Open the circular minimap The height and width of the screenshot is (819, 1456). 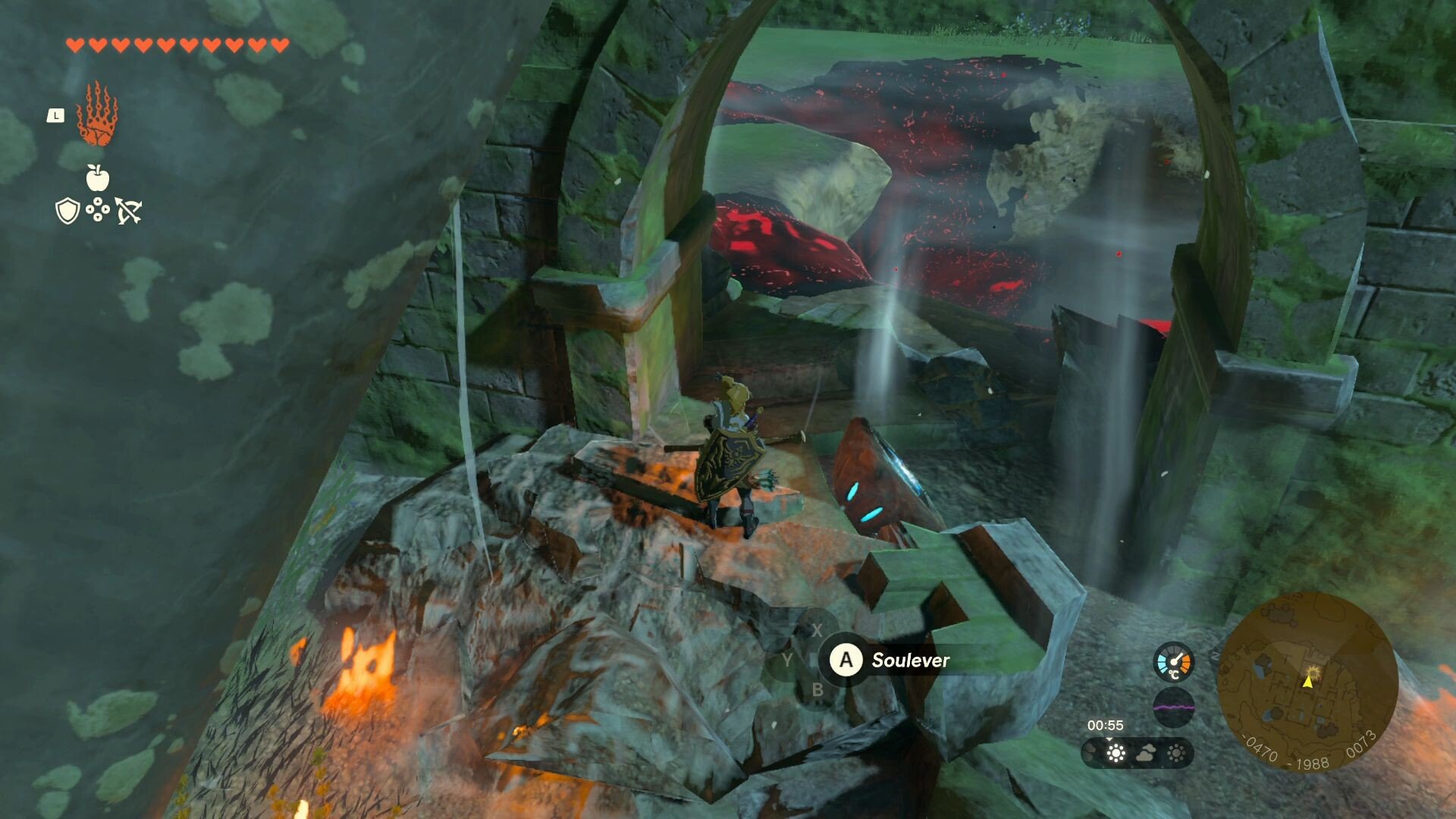[1307, 681]
